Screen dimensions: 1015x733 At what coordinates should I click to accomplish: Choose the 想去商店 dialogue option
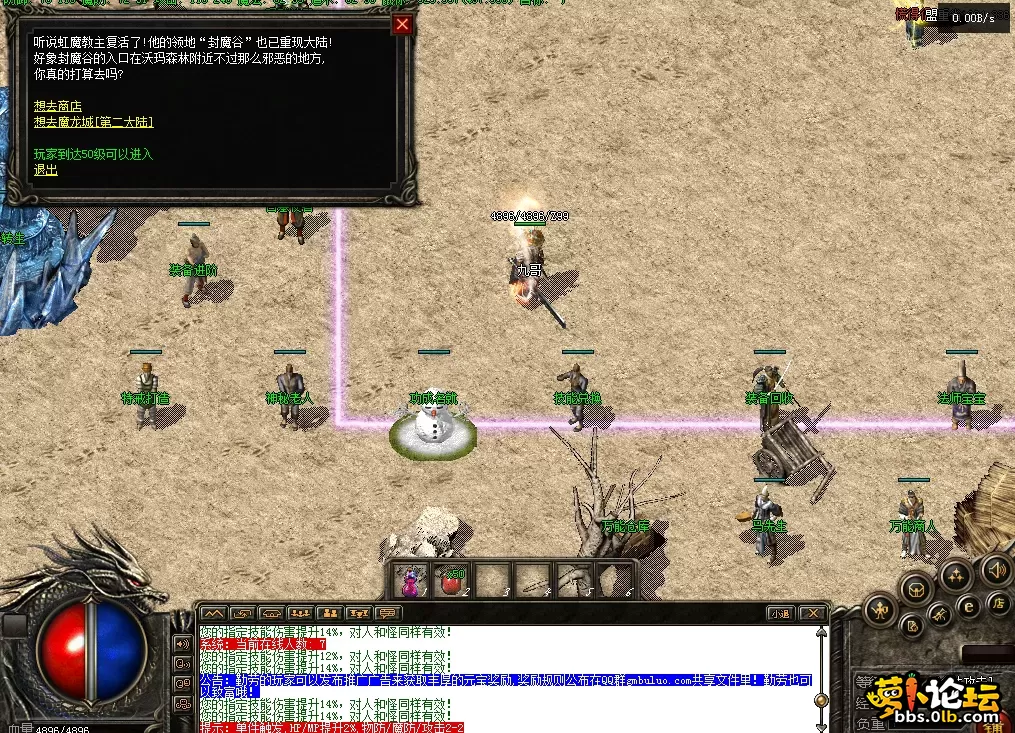pyautogui.click(x=57, y=106)
